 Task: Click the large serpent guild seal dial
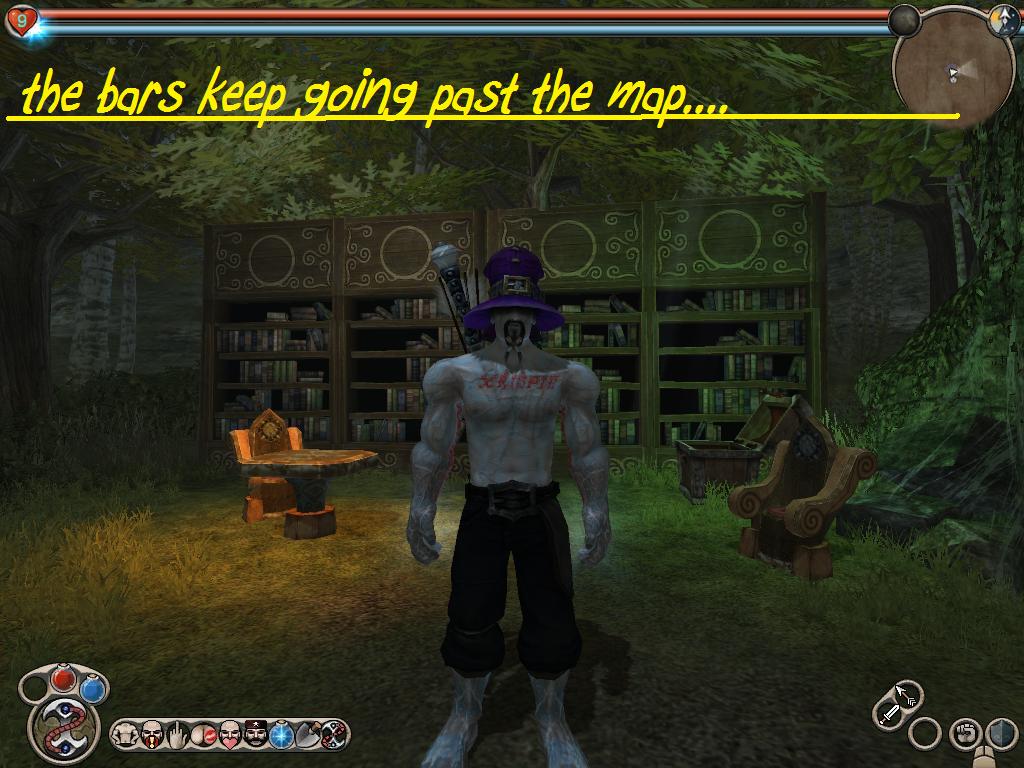pos(61,727)
